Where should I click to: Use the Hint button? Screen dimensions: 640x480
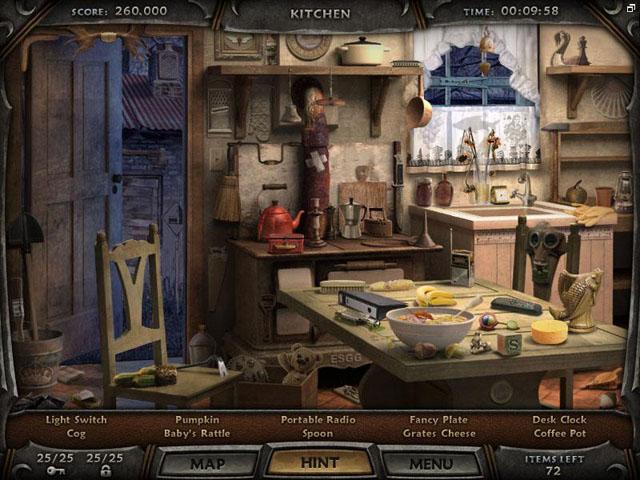coord(320,463)
